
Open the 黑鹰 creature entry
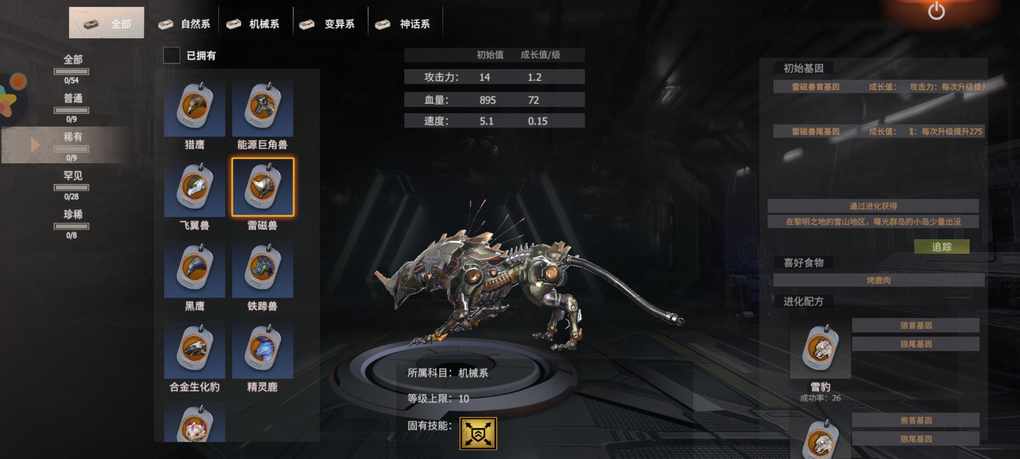(194, 269)
